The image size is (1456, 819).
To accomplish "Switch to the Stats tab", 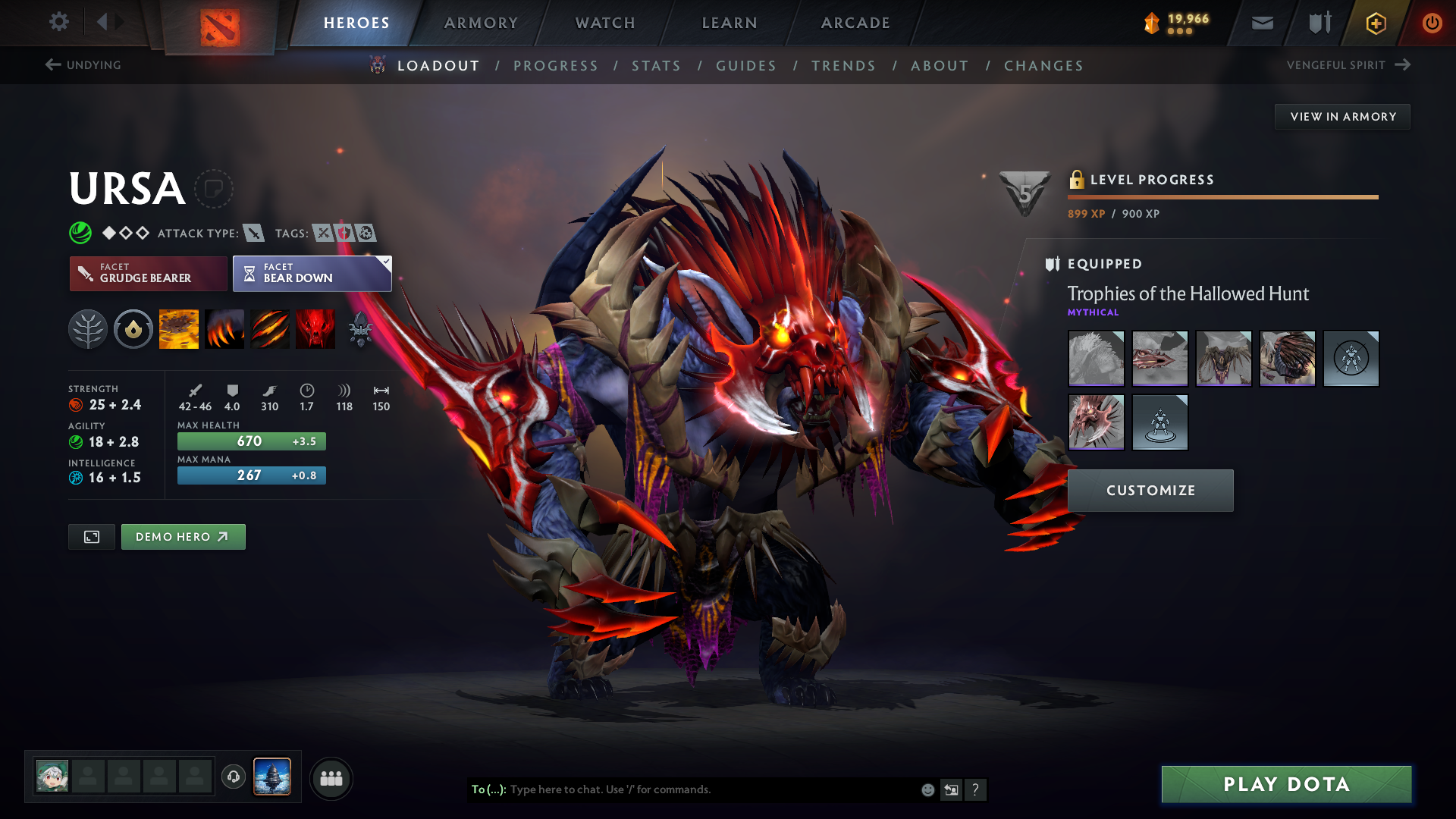I will pos(656,66).
